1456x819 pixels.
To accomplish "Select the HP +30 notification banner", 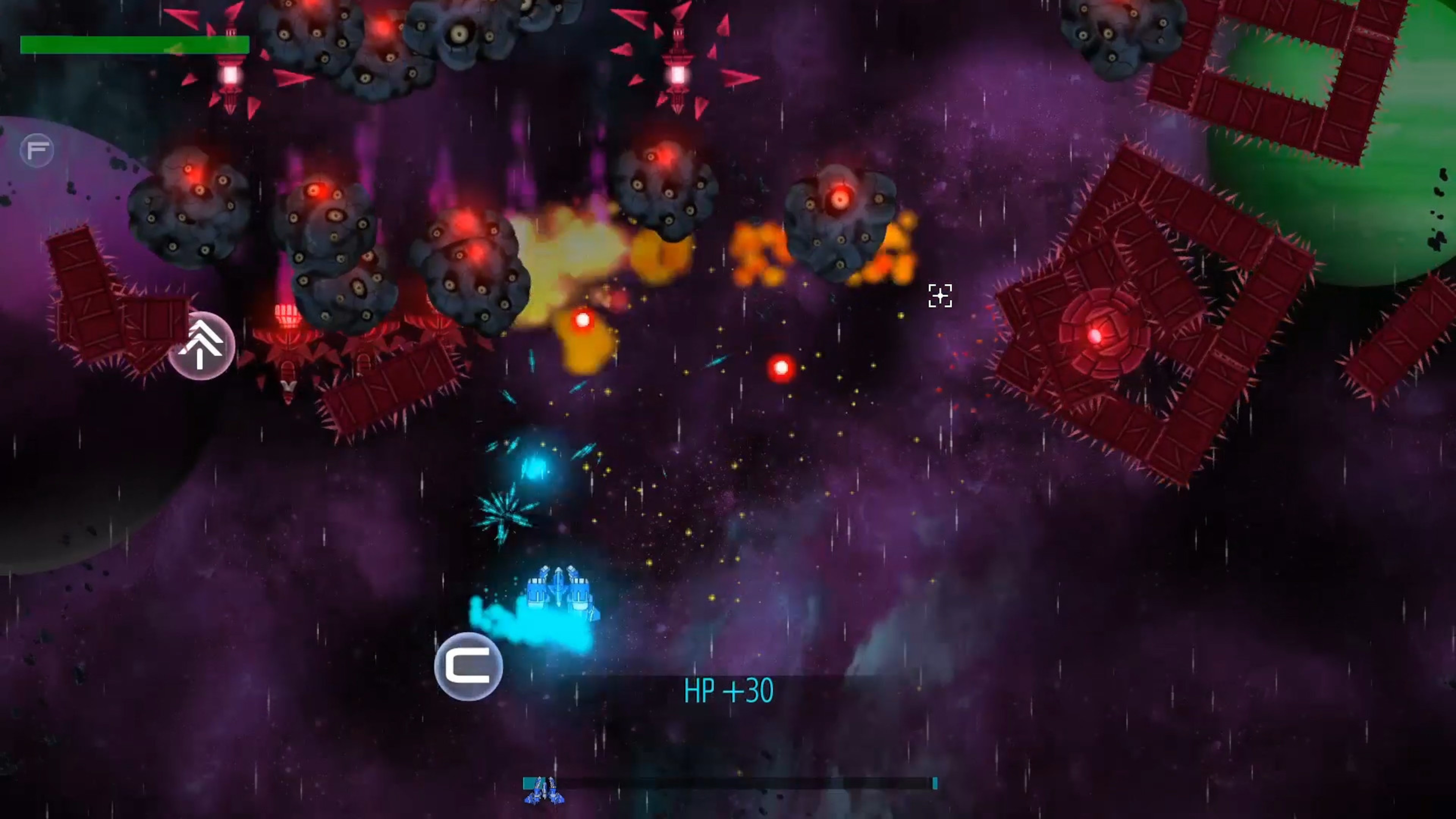I will click(729, 691).
